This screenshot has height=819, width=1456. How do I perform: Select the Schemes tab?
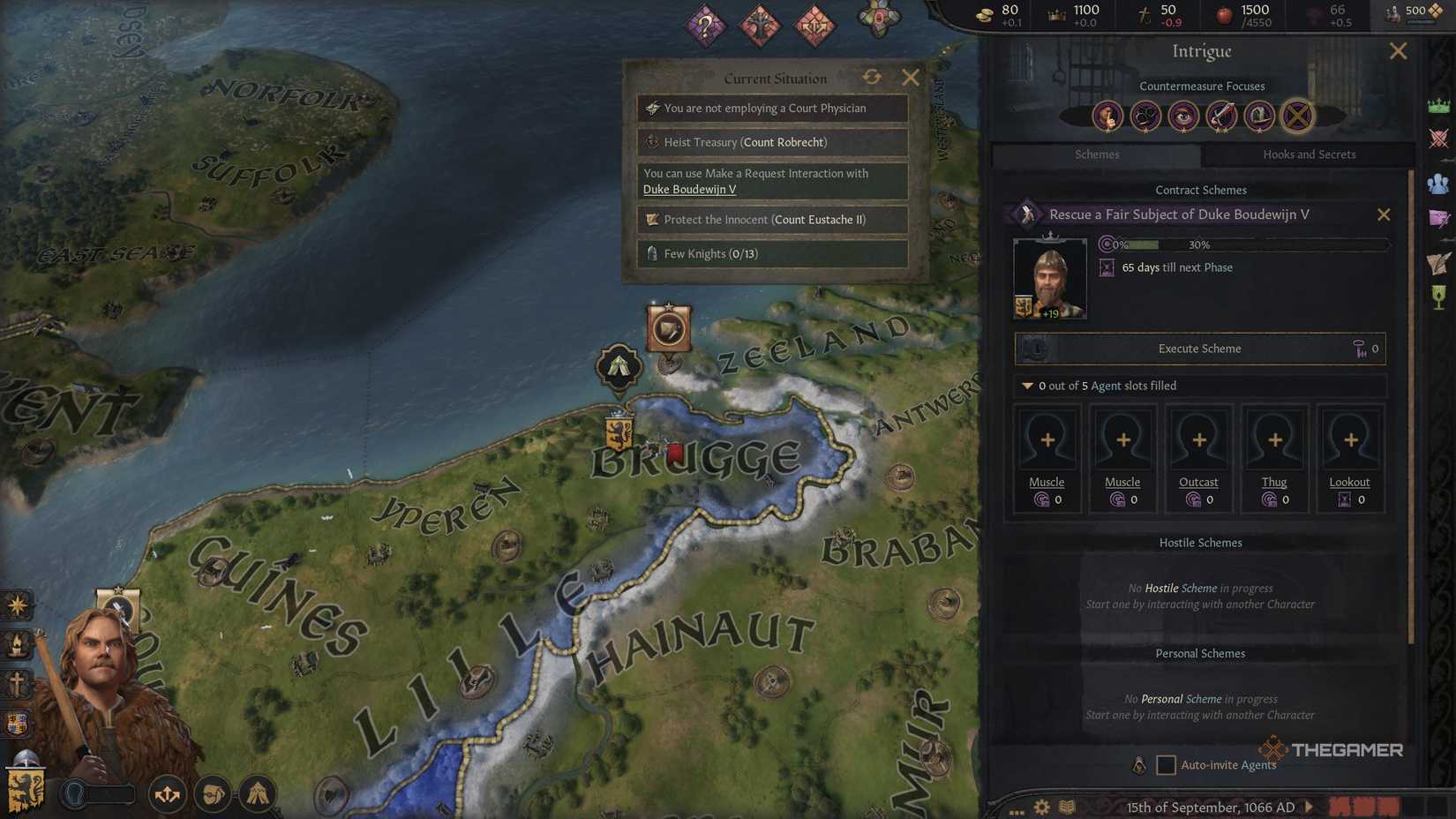1097,154
